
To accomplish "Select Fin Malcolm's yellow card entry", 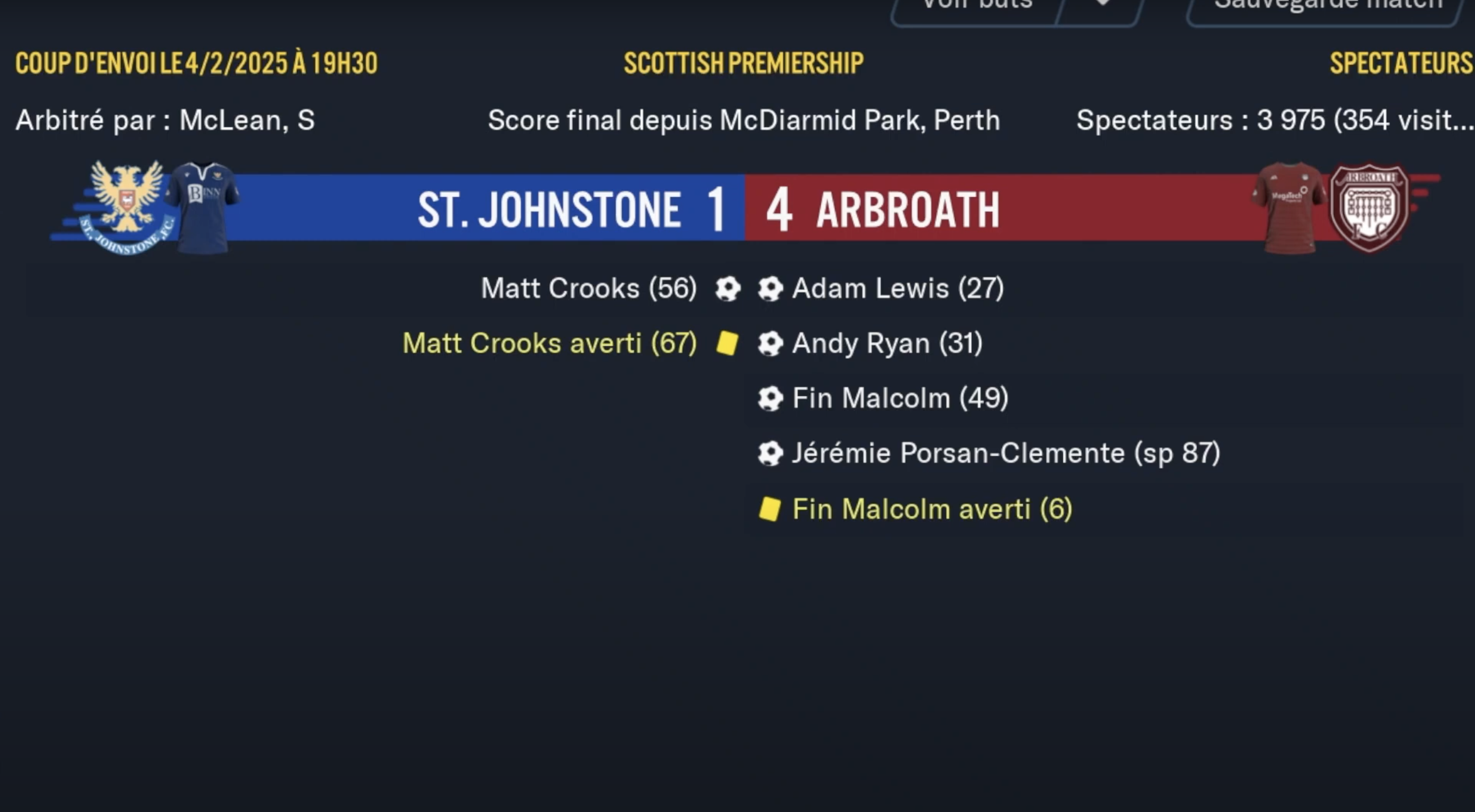I will pos(931,509).
